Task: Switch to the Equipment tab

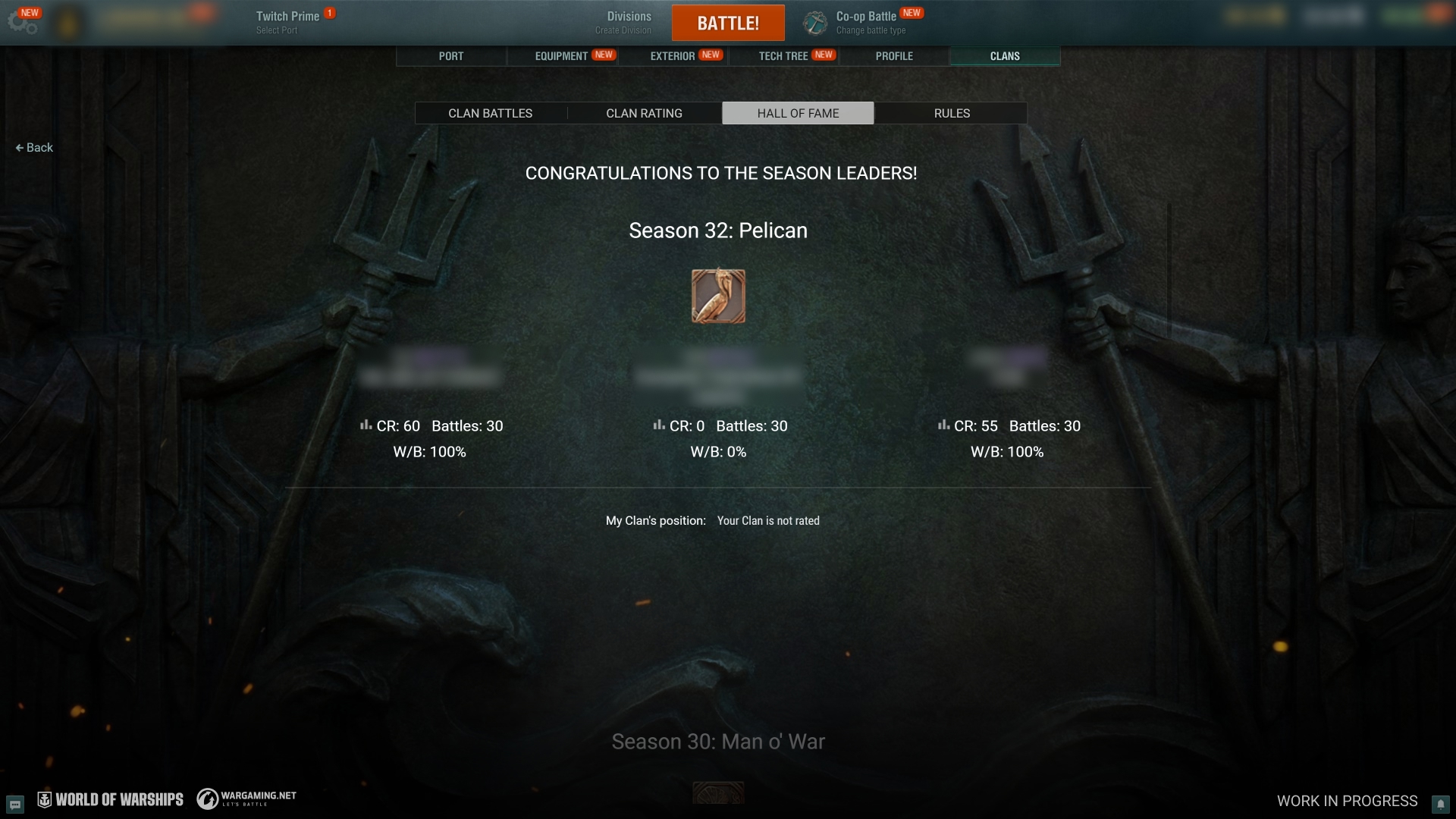Action: click(562, 56)
